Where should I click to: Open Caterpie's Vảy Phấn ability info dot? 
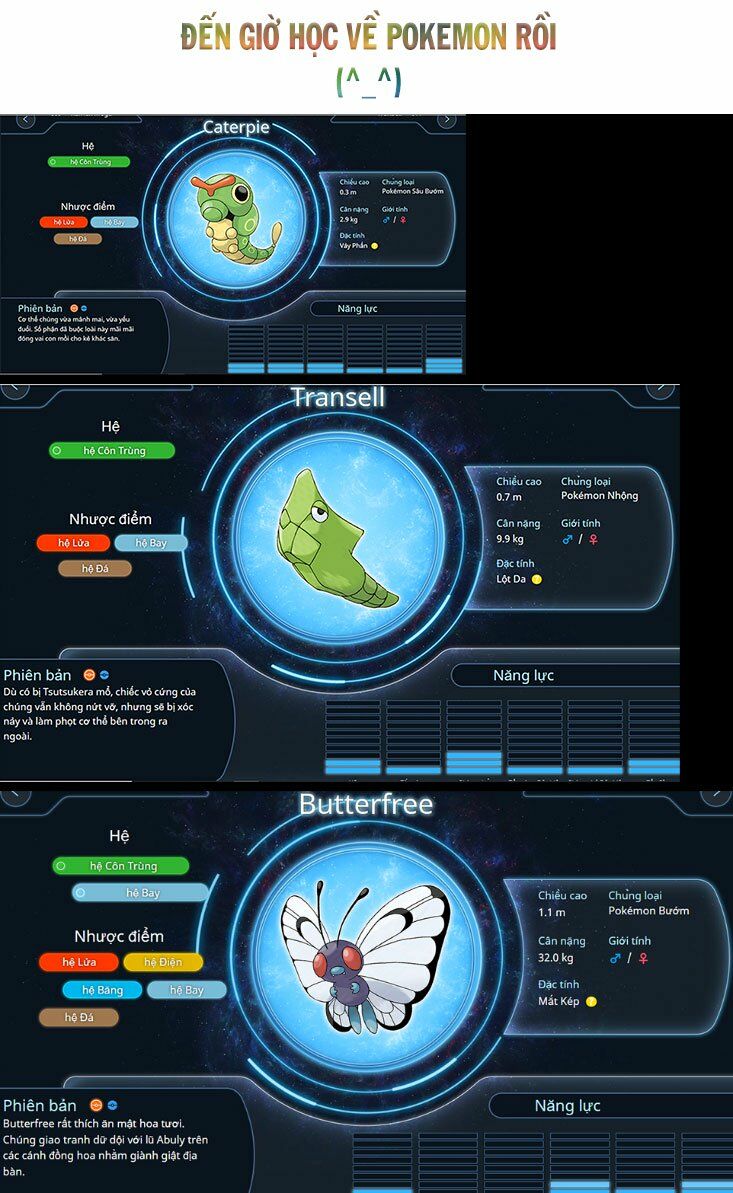coord(375,245)
